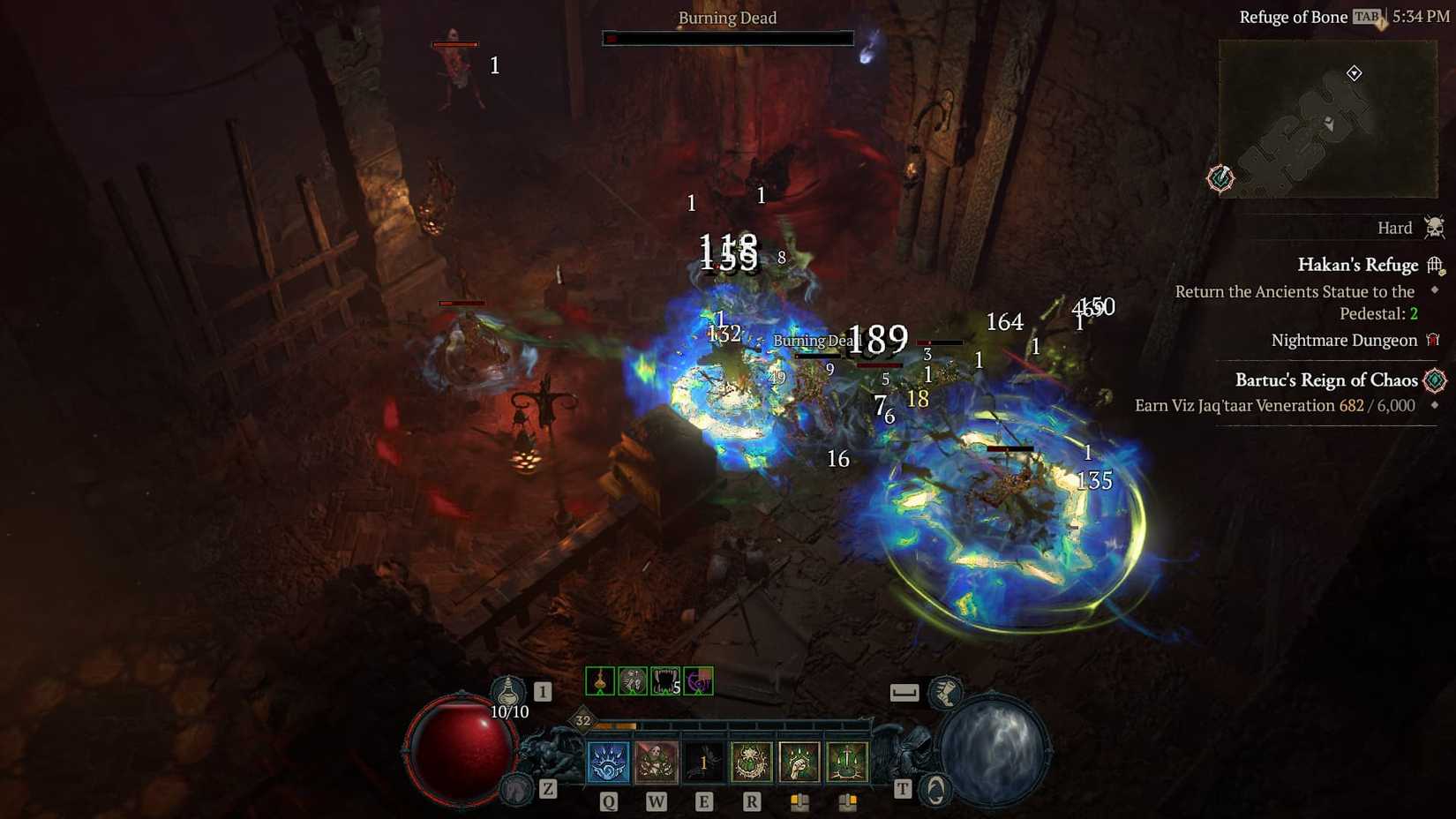Click the fanged-mouth buff icon with 5 stacks
Image resolution: width=1456 pixels, height=819 pixels.
pyautogui.click(x=664, y=680)
